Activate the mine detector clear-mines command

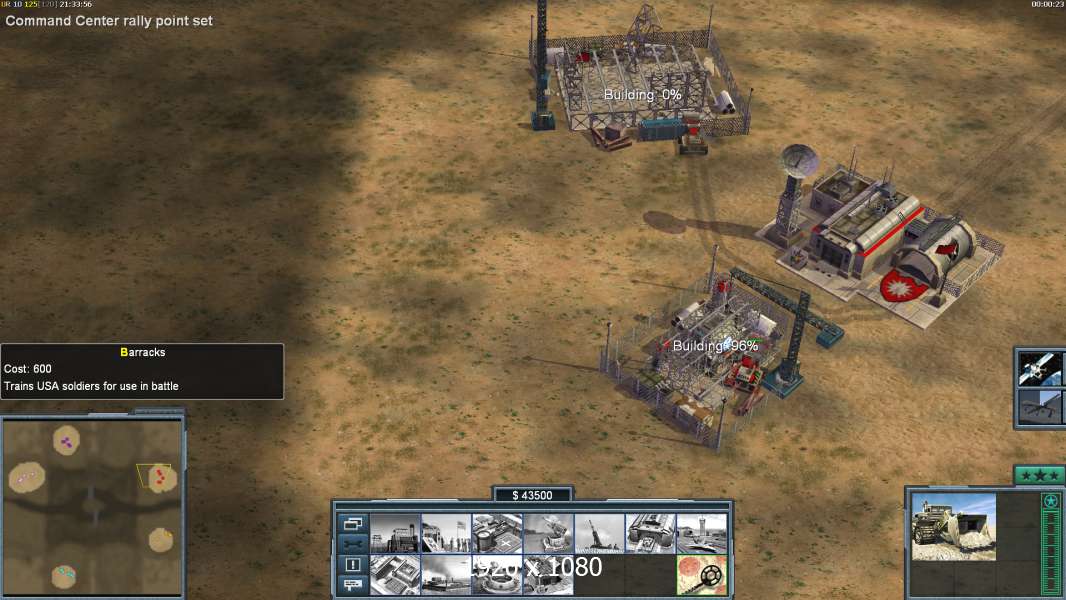(x=701, y=575)
